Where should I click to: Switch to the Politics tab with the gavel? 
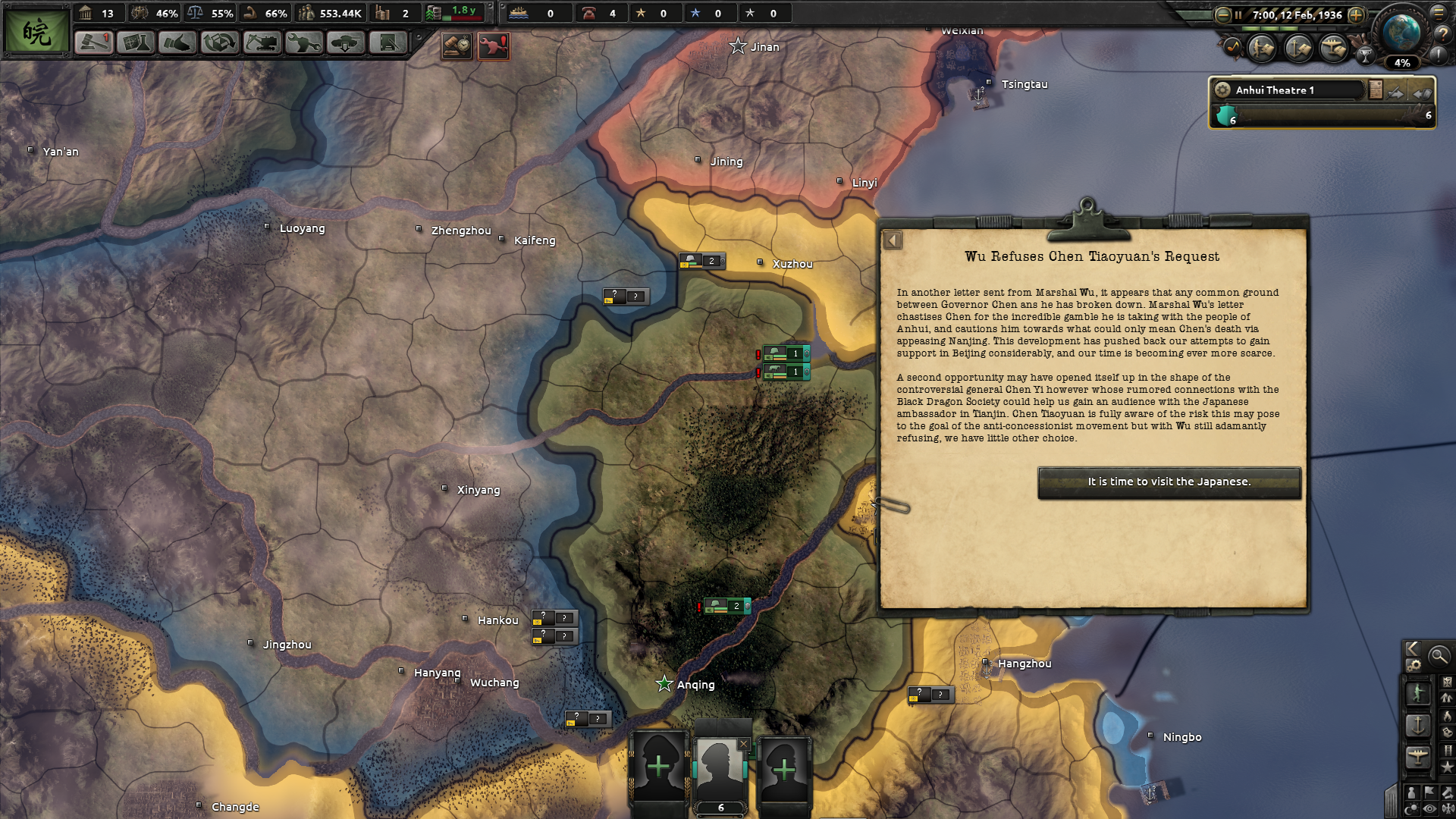point(95,43)
